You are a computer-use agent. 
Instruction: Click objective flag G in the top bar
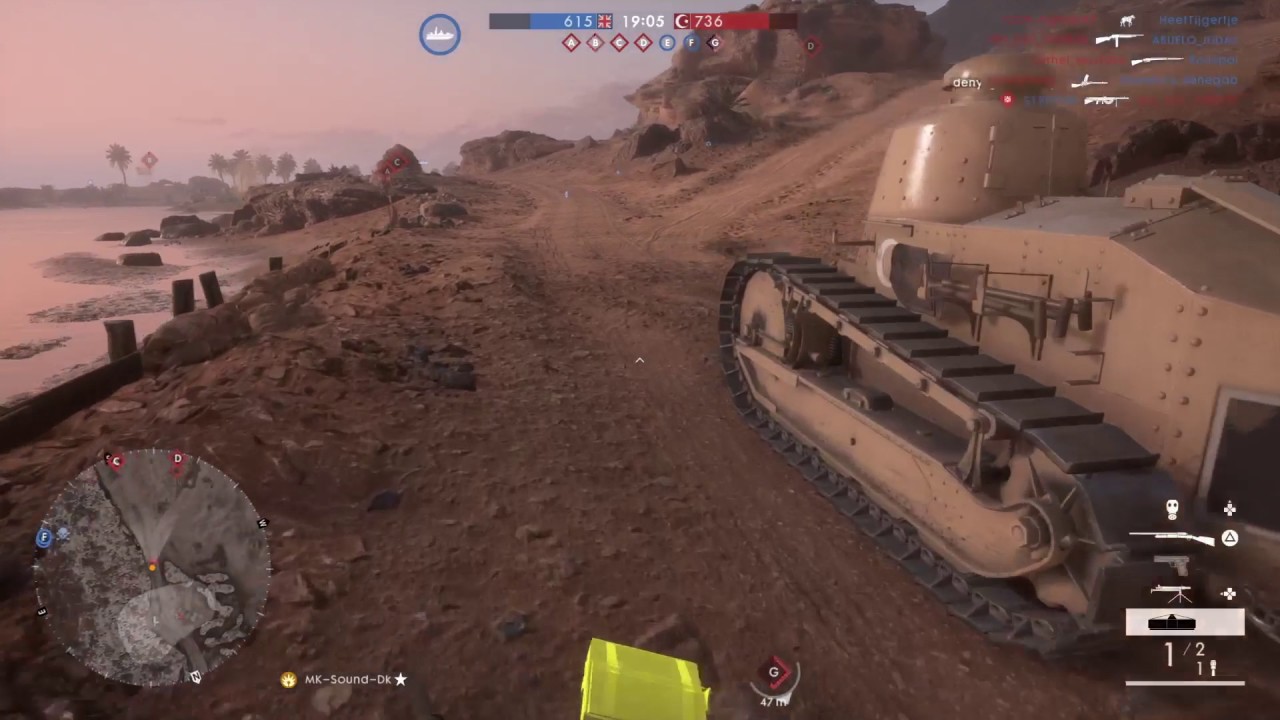pyautogui.click(x=714, y=43)
